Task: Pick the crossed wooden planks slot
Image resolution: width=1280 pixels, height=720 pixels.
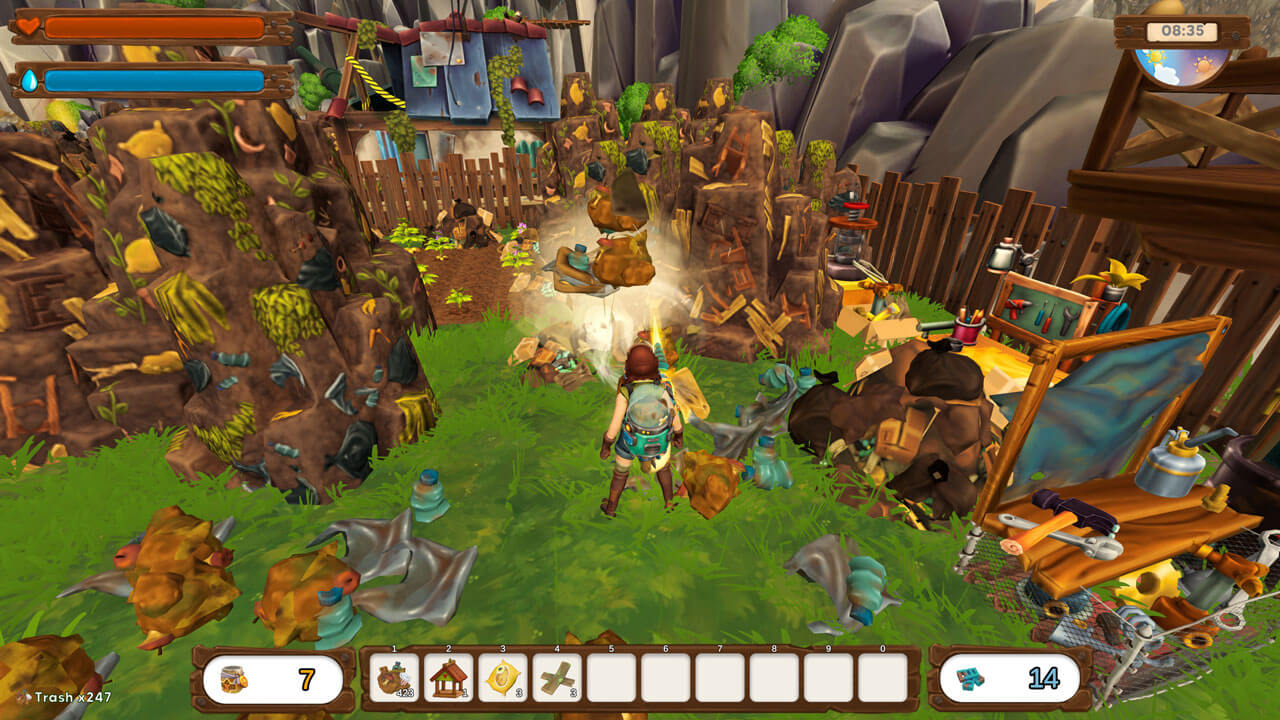Action: click(x=556, y=678)
